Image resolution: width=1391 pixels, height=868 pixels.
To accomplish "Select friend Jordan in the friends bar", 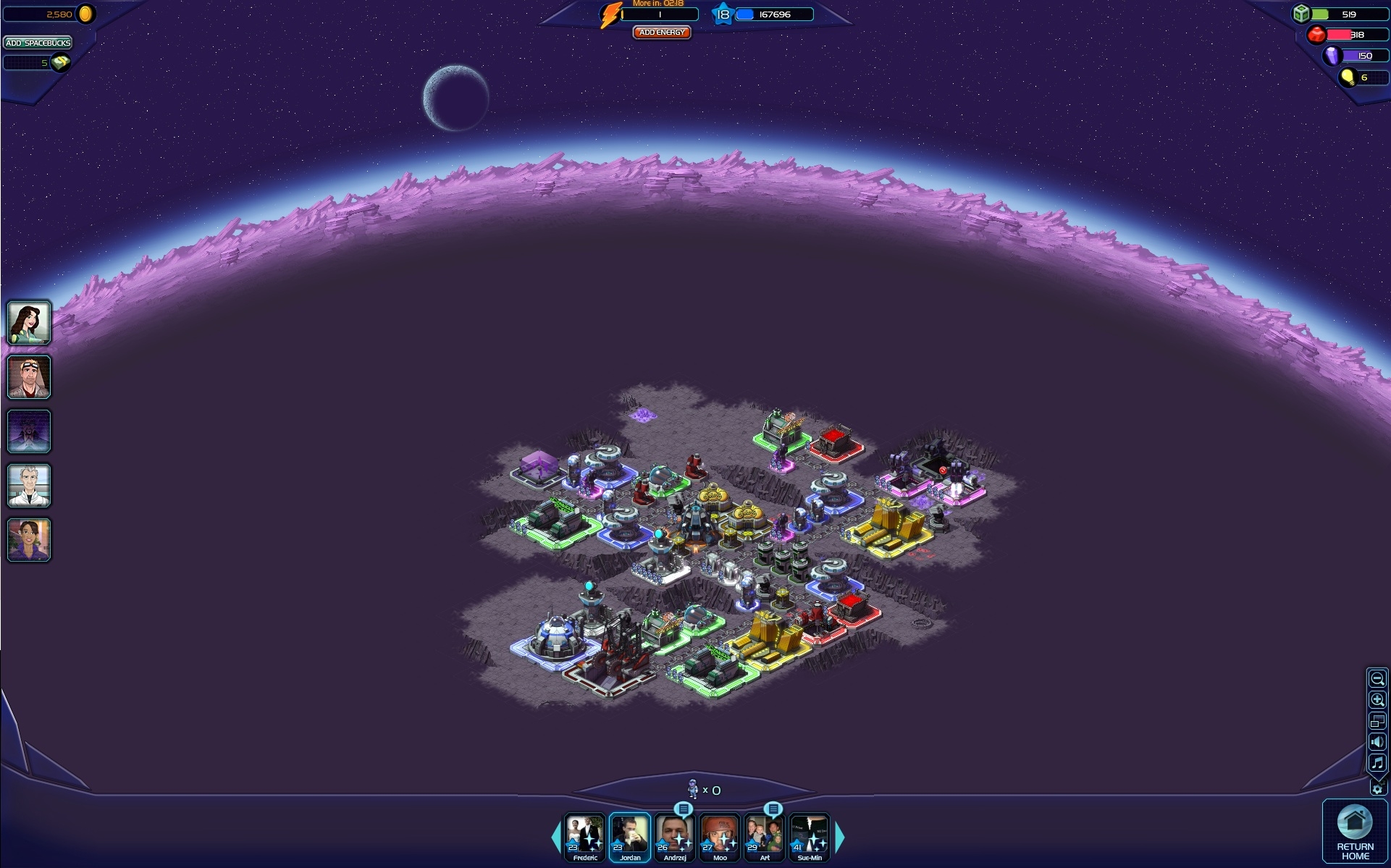I will pyautogui.click(x=630, y=838).
